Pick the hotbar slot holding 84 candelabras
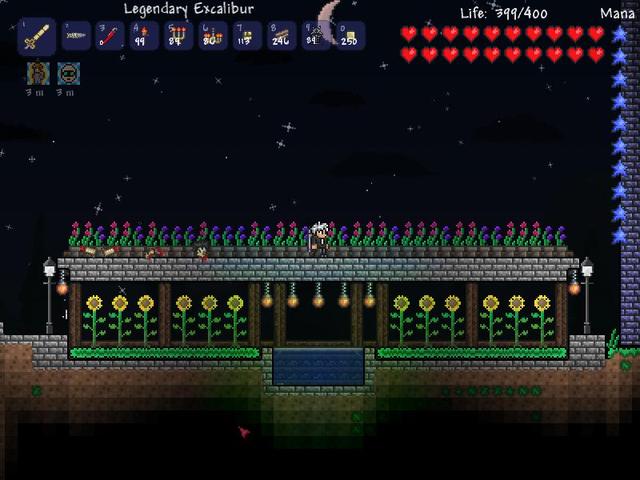The height and width of the screenshot is (480, 640). (x=179, y=36)
